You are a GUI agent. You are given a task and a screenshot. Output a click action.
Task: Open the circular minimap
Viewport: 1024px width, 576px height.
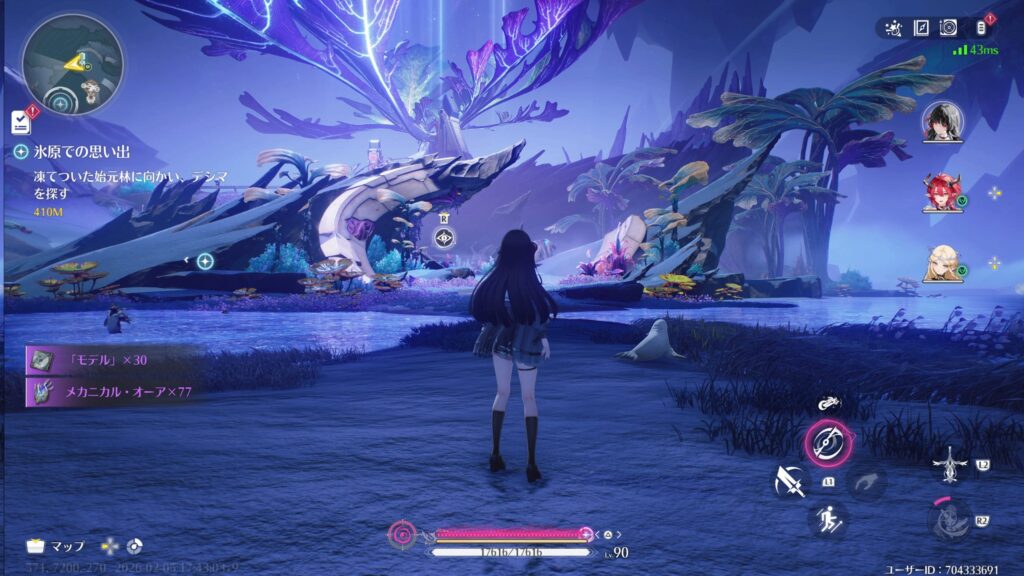[x=73, y=63]
